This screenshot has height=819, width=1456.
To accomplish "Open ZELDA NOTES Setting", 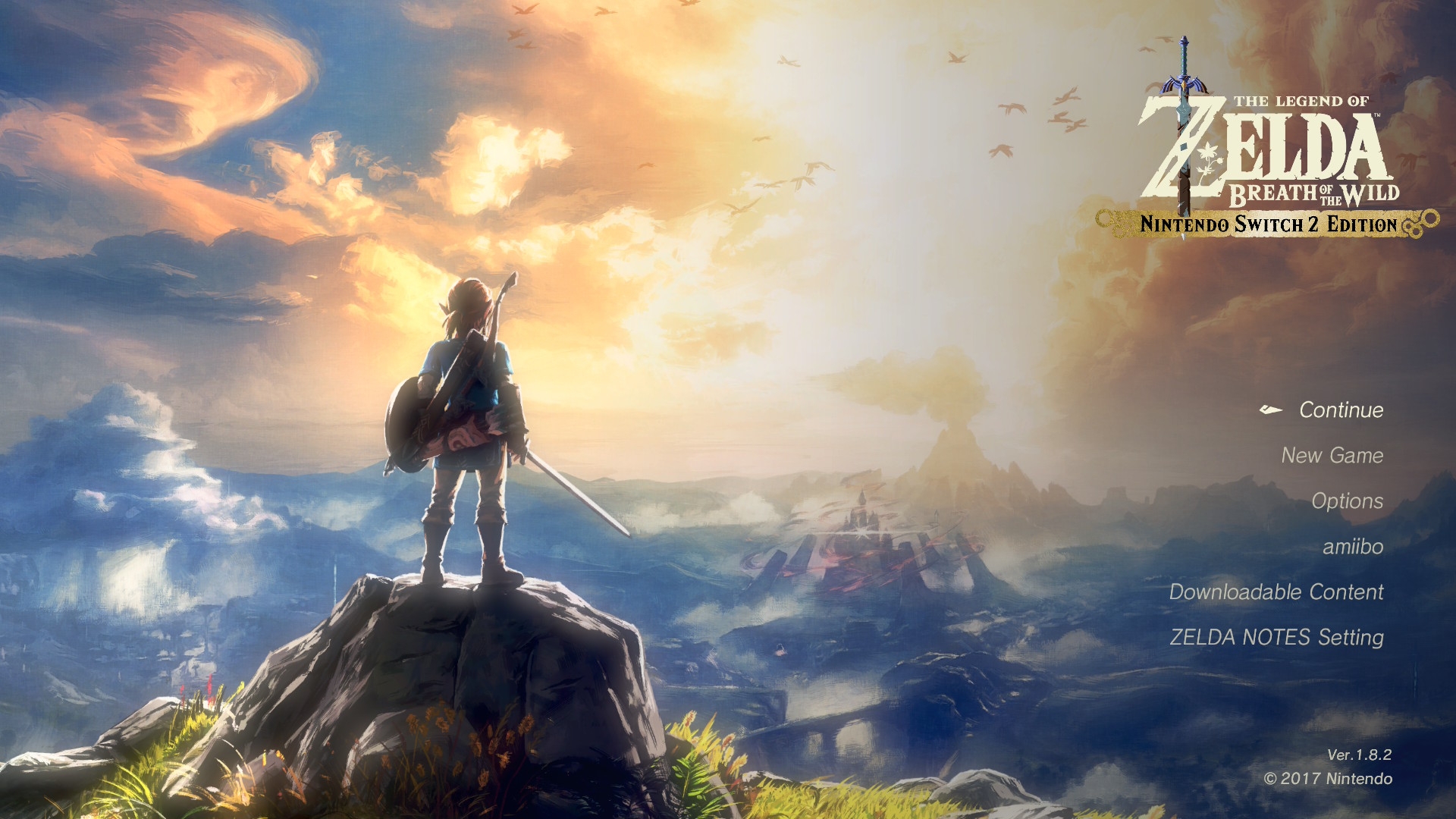I will (1276, 638).
